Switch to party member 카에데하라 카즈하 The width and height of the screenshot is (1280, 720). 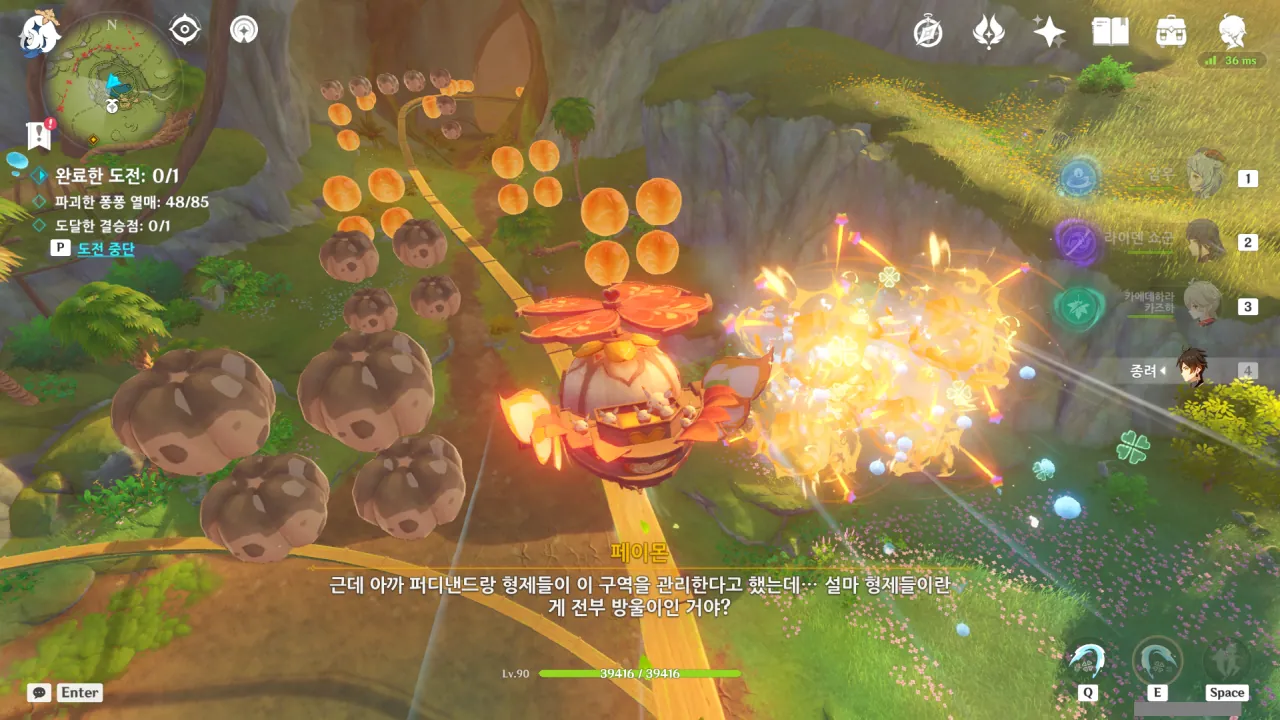pos(1203,305)
